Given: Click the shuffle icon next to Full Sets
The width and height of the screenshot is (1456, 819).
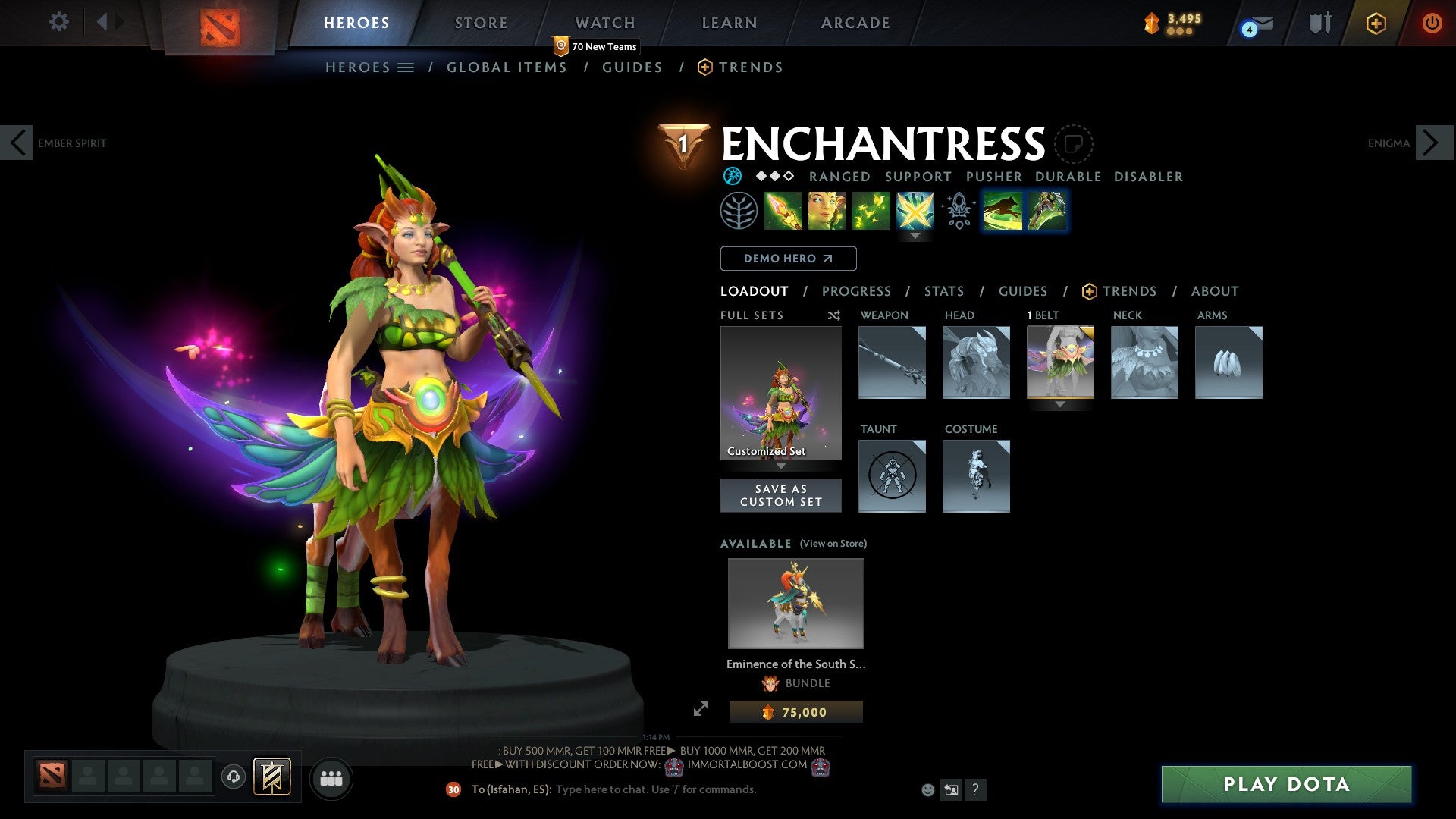Looking at the screenshot, I should coord(833,315).
